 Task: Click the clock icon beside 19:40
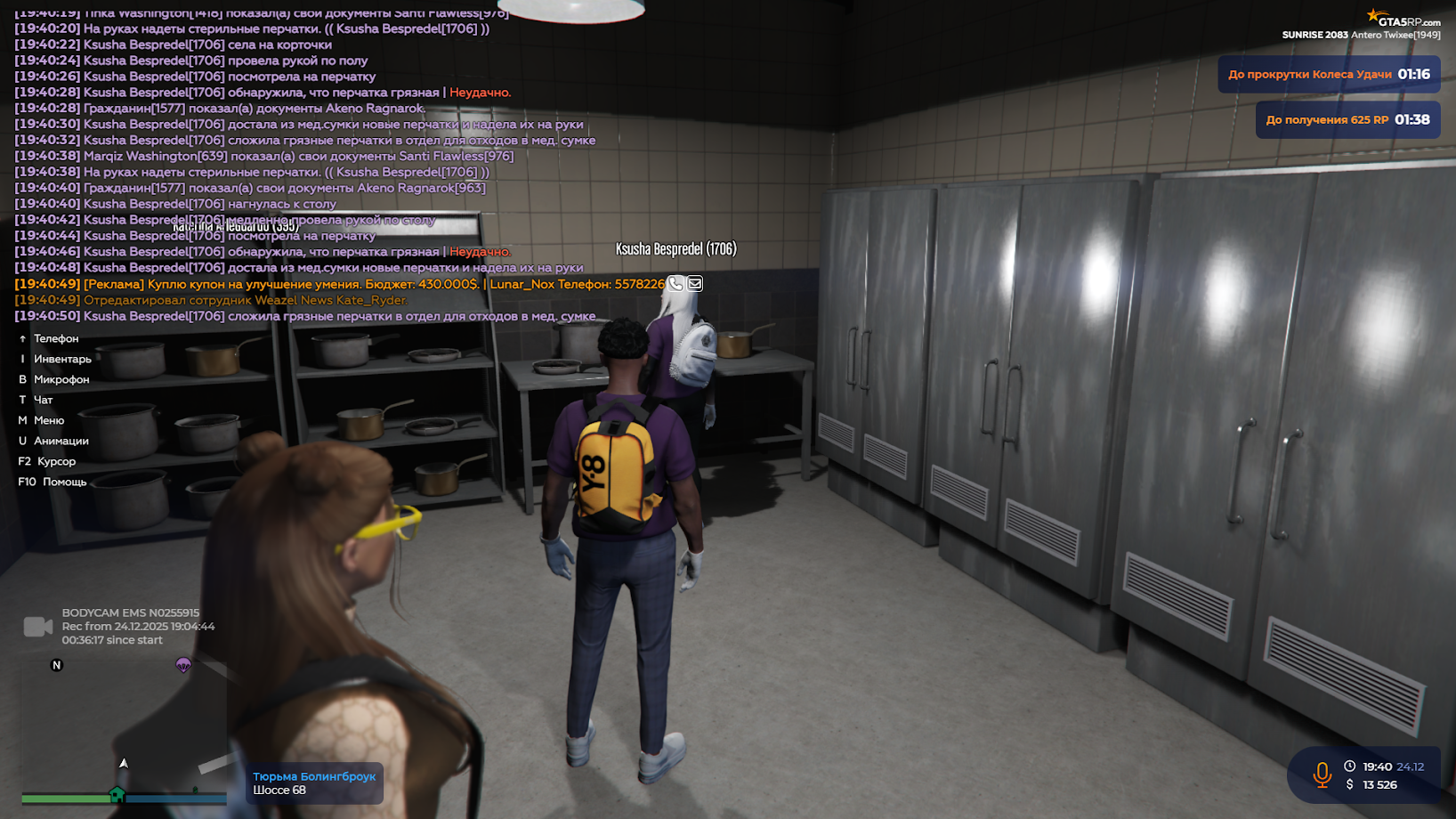[1350, 765]
